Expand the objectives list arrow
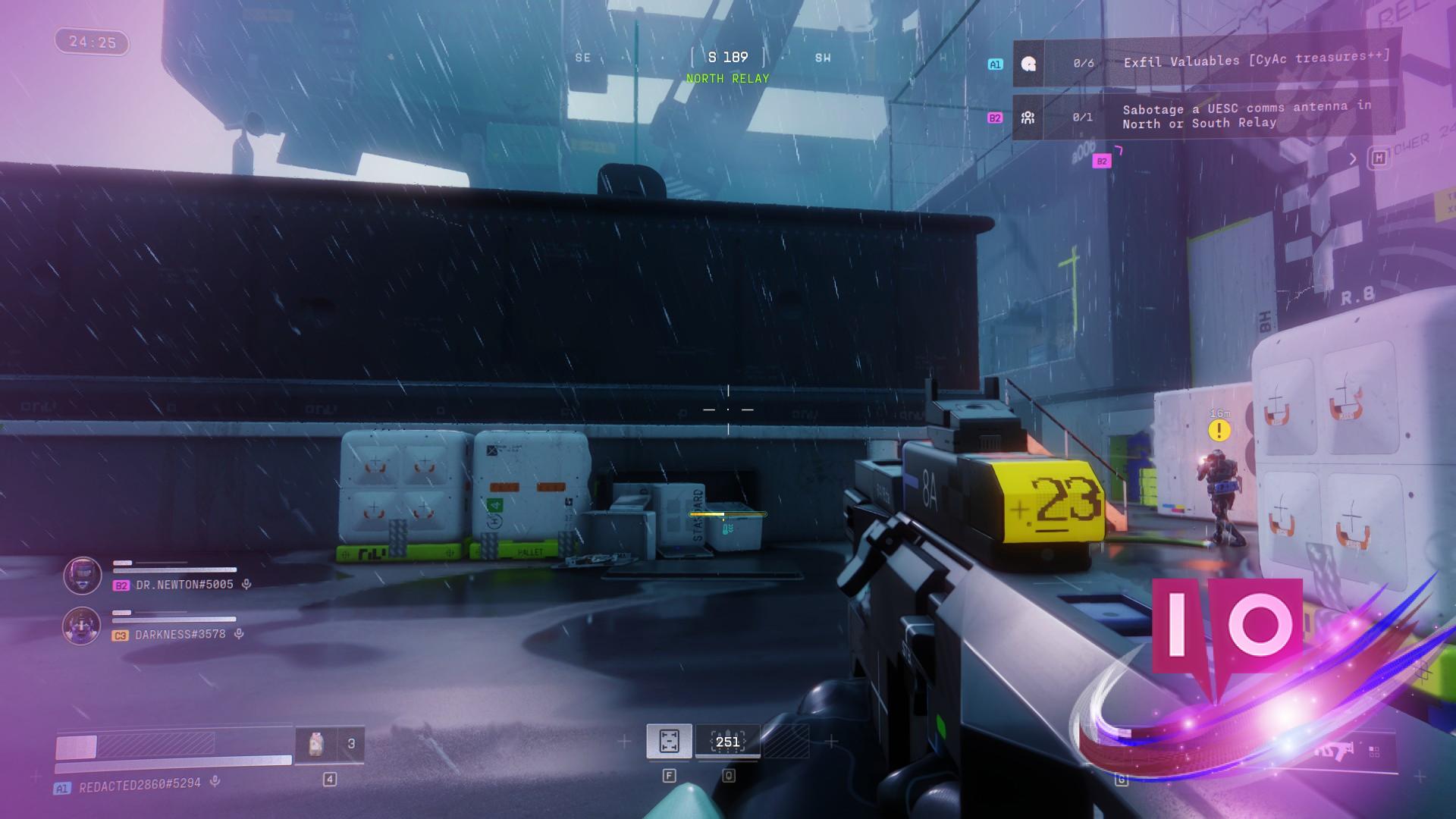 click(x=1353, y=158)
